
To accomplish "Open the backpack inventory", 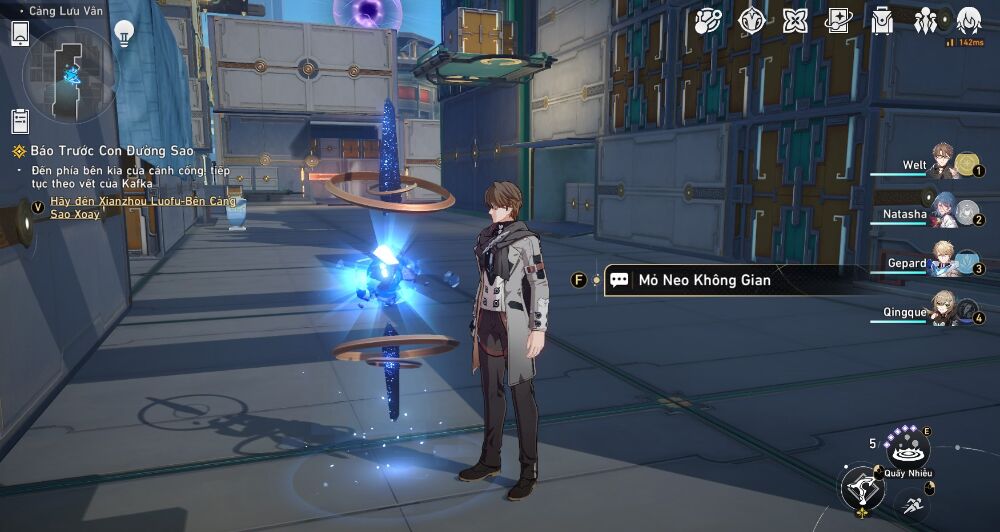I will [x=882, y=21].
